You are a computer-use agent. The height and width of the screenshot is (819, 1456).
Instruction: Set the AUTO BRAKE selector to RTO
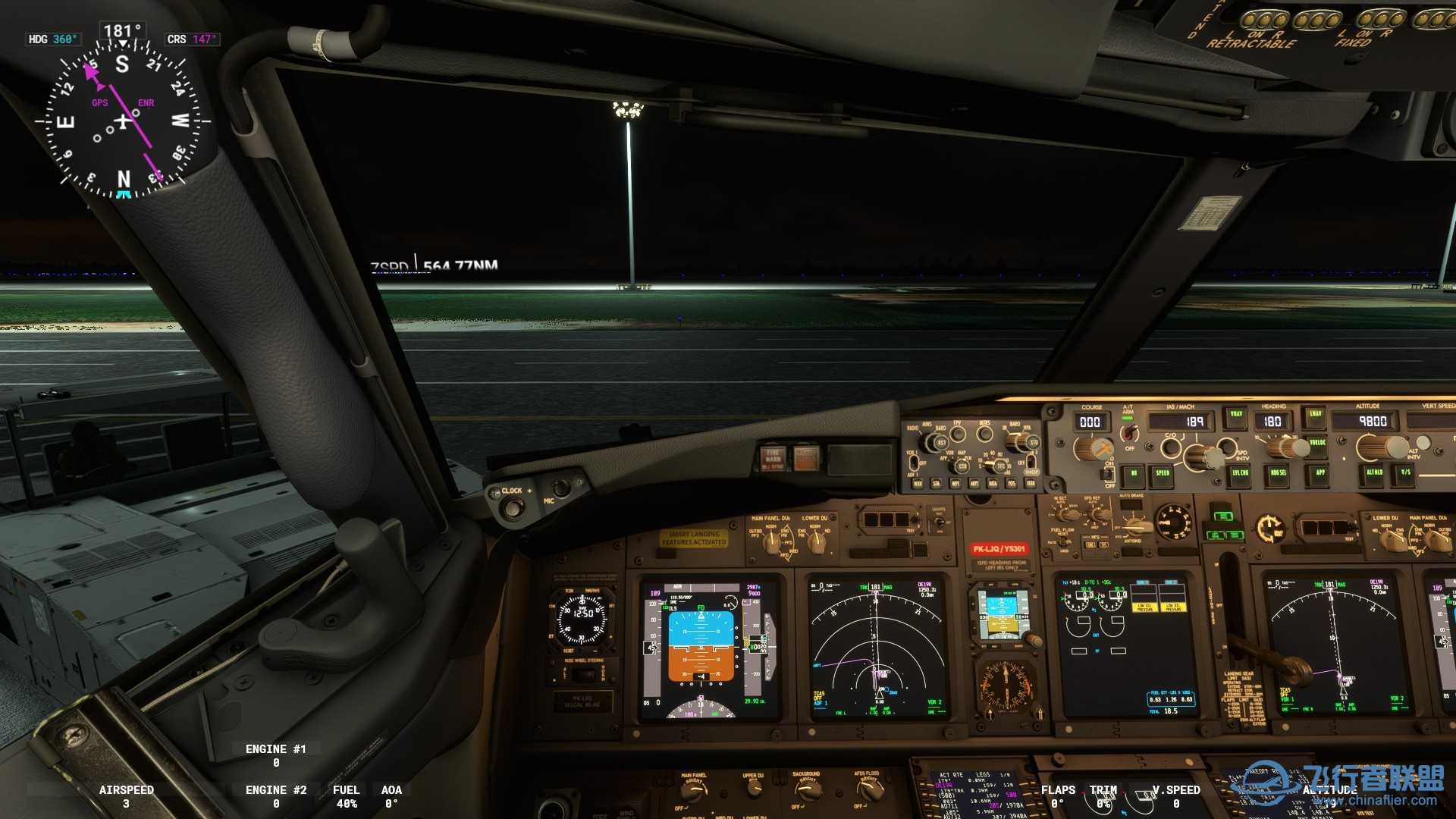click(x=1134, y=525)
